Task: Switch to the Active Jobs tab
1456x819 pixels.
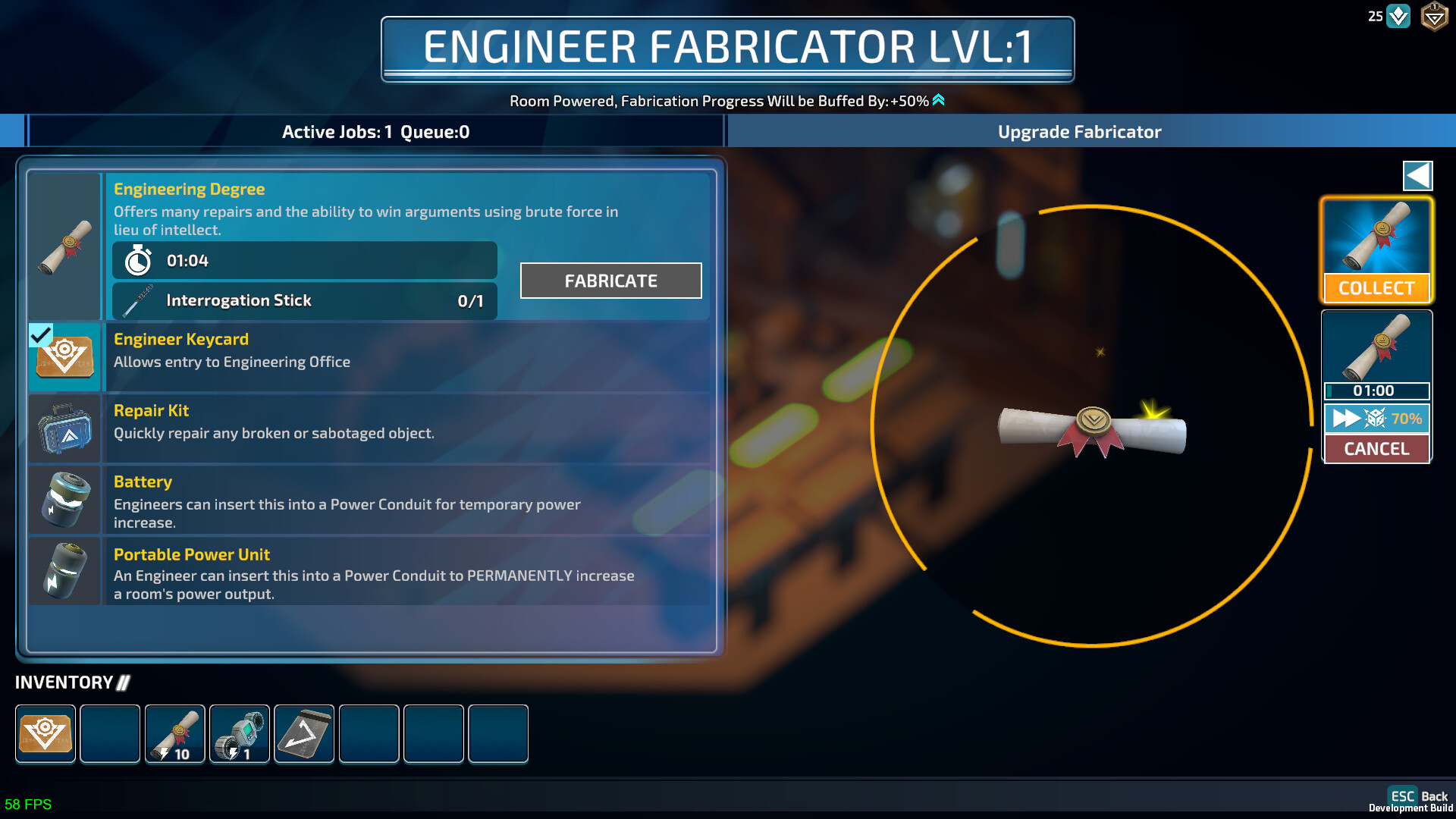Action: [x=375, y=131]
